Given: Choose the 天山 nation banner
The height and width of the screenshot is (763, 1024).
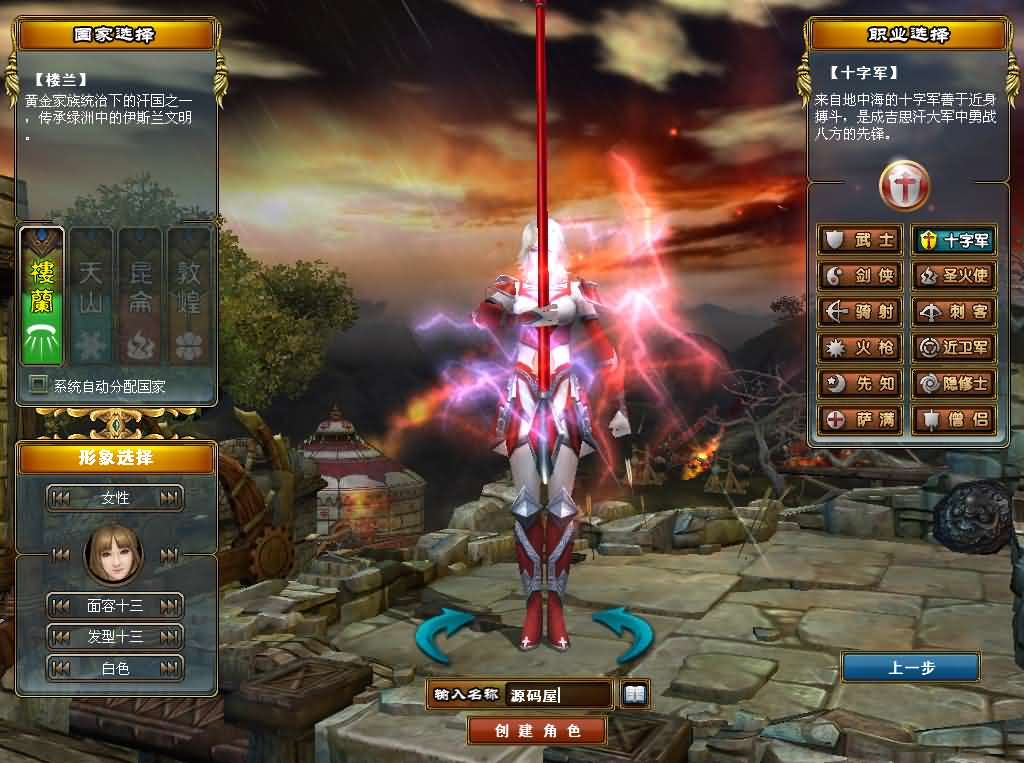Looking at the screenshot, I should click(91, 296).
